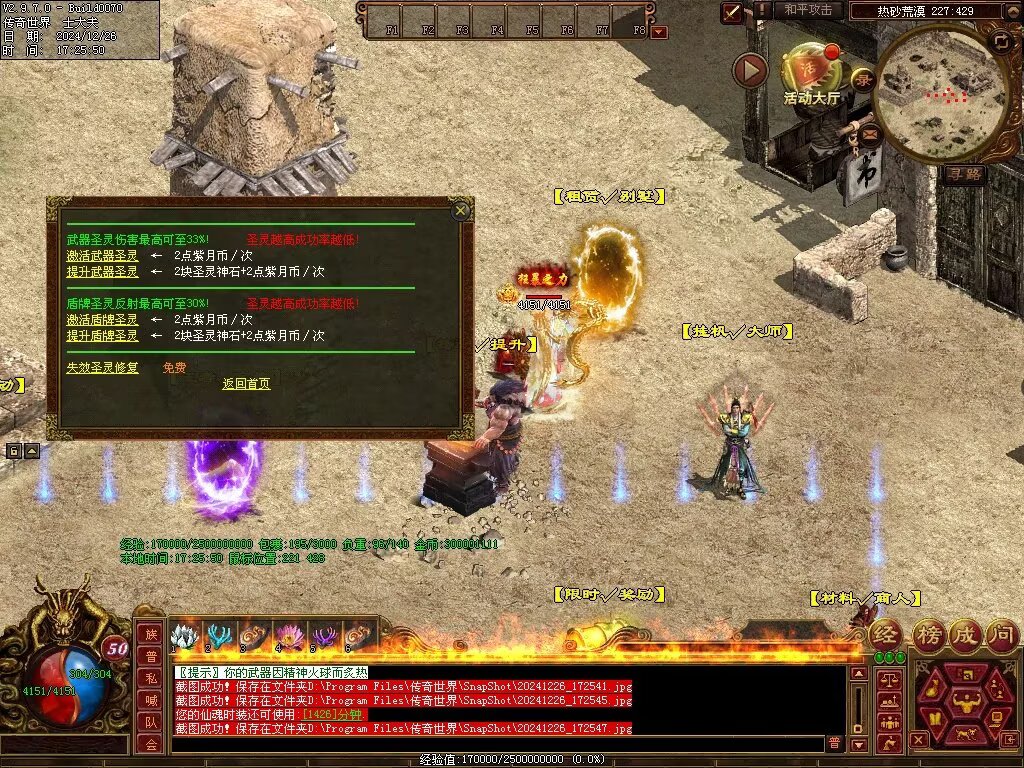This screenshot has height=768, width=1024.
Task: Click the circular minimap
Action: pyautogui.click(x=942, y=95)
